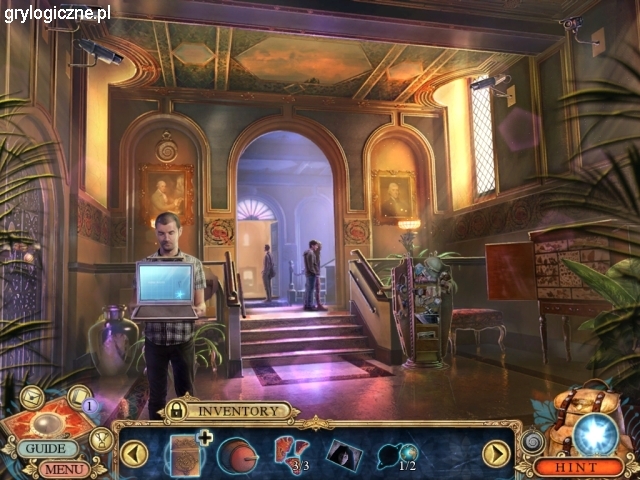
Task: Click the glowing blue hint orb
Action: [x=594, y=433]
